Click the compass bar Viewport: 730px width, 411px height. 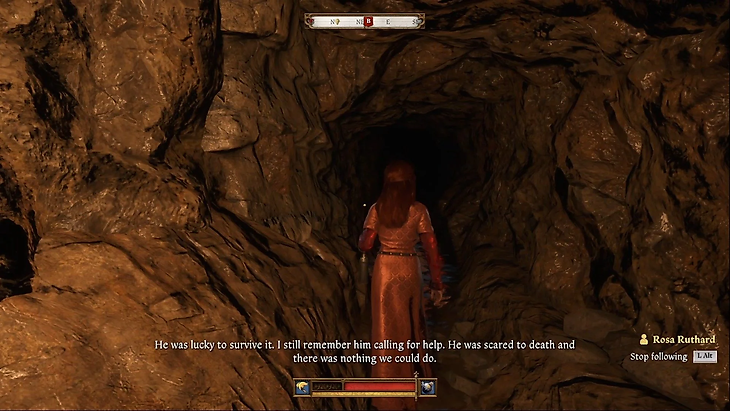(365, 20)
